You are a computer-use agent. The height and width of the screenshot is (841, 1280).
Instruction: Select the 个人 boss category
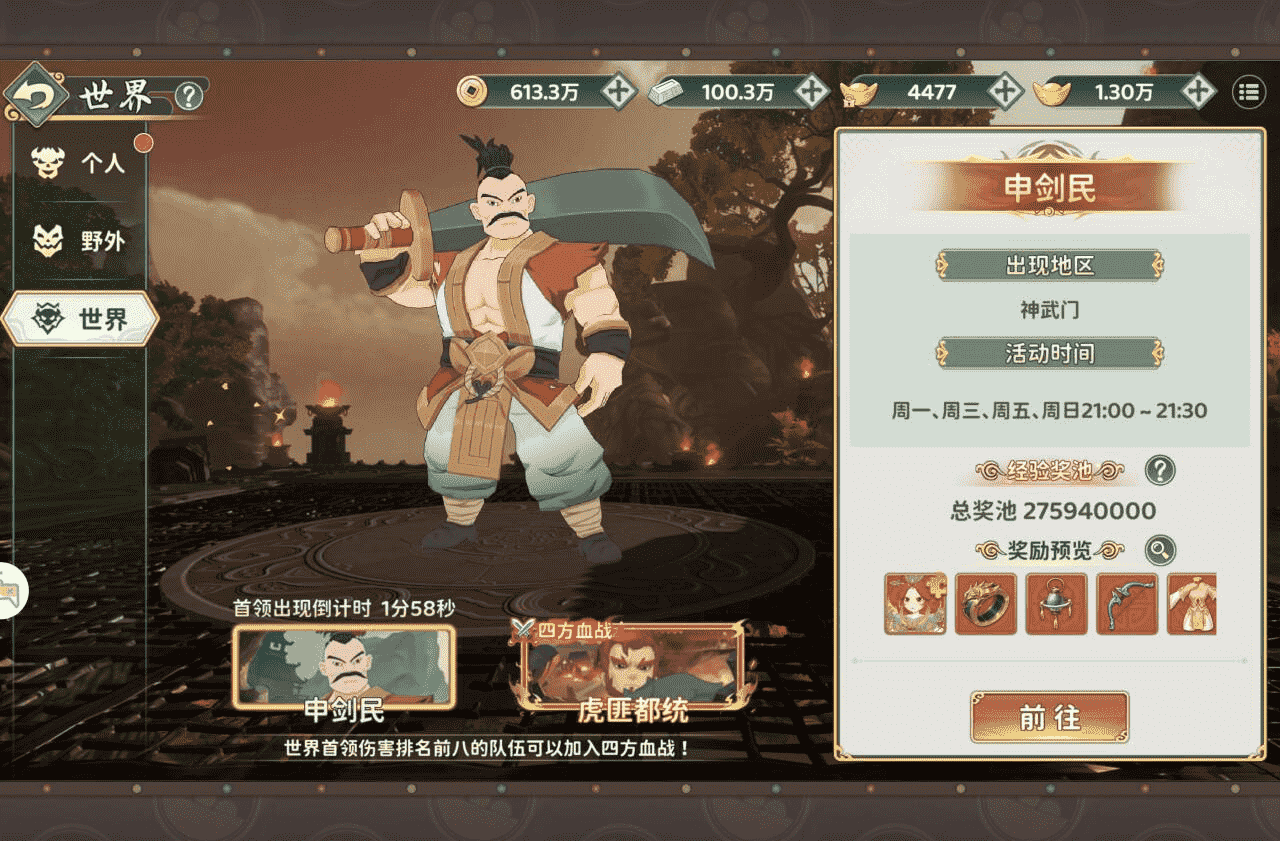[x=80, y=162]
